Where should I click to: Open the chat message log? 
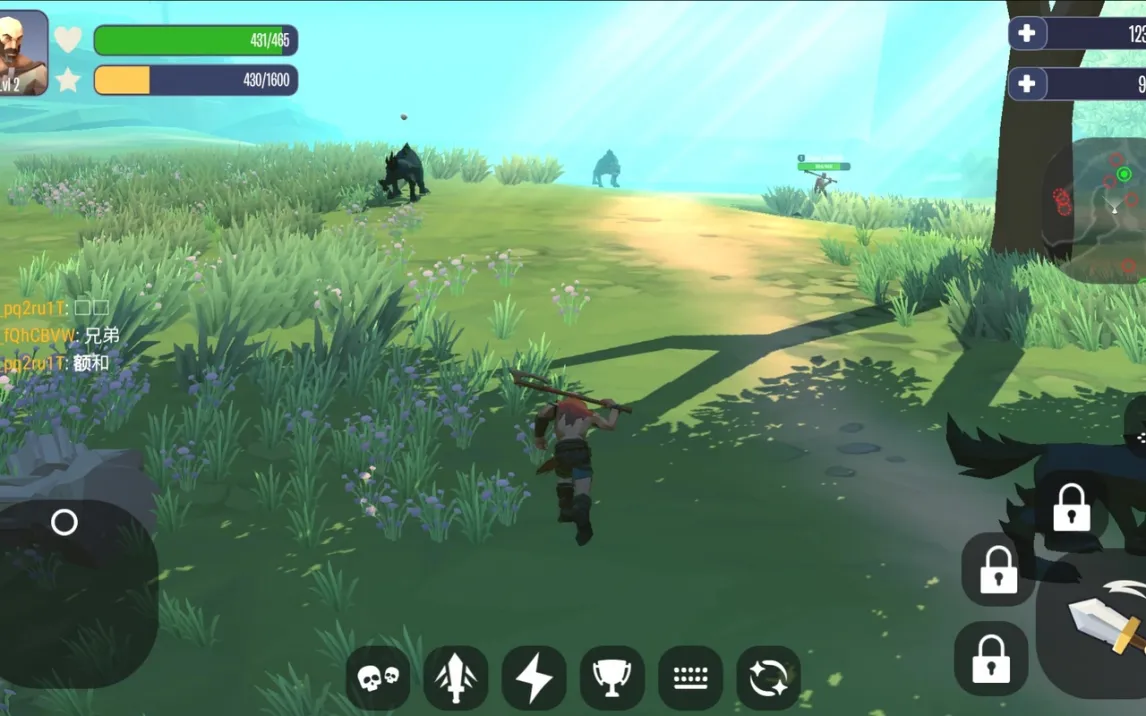(x=58, y=336)
